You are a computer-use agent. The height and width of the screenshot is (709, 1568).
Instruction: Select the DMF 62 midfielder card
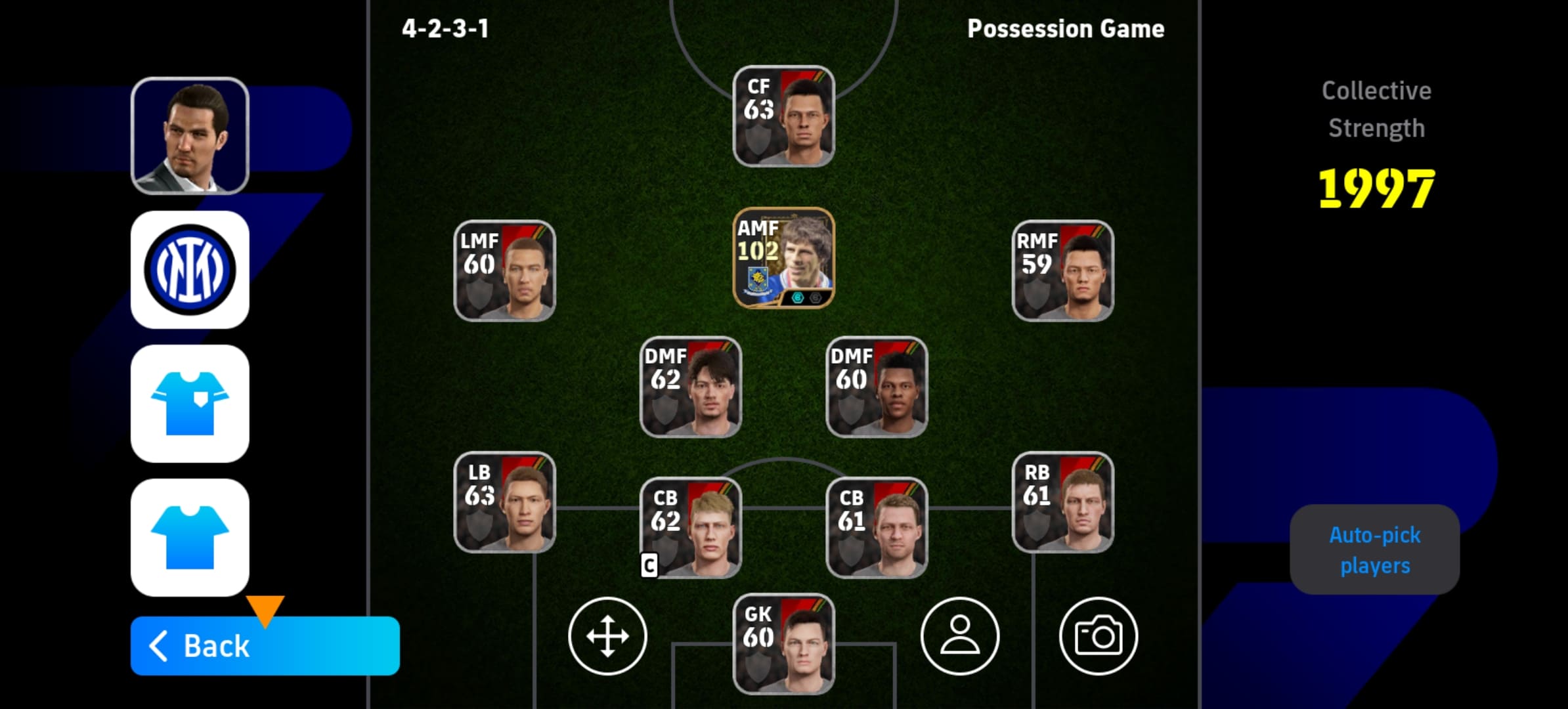pyautogui.click(x=691, y=387)
